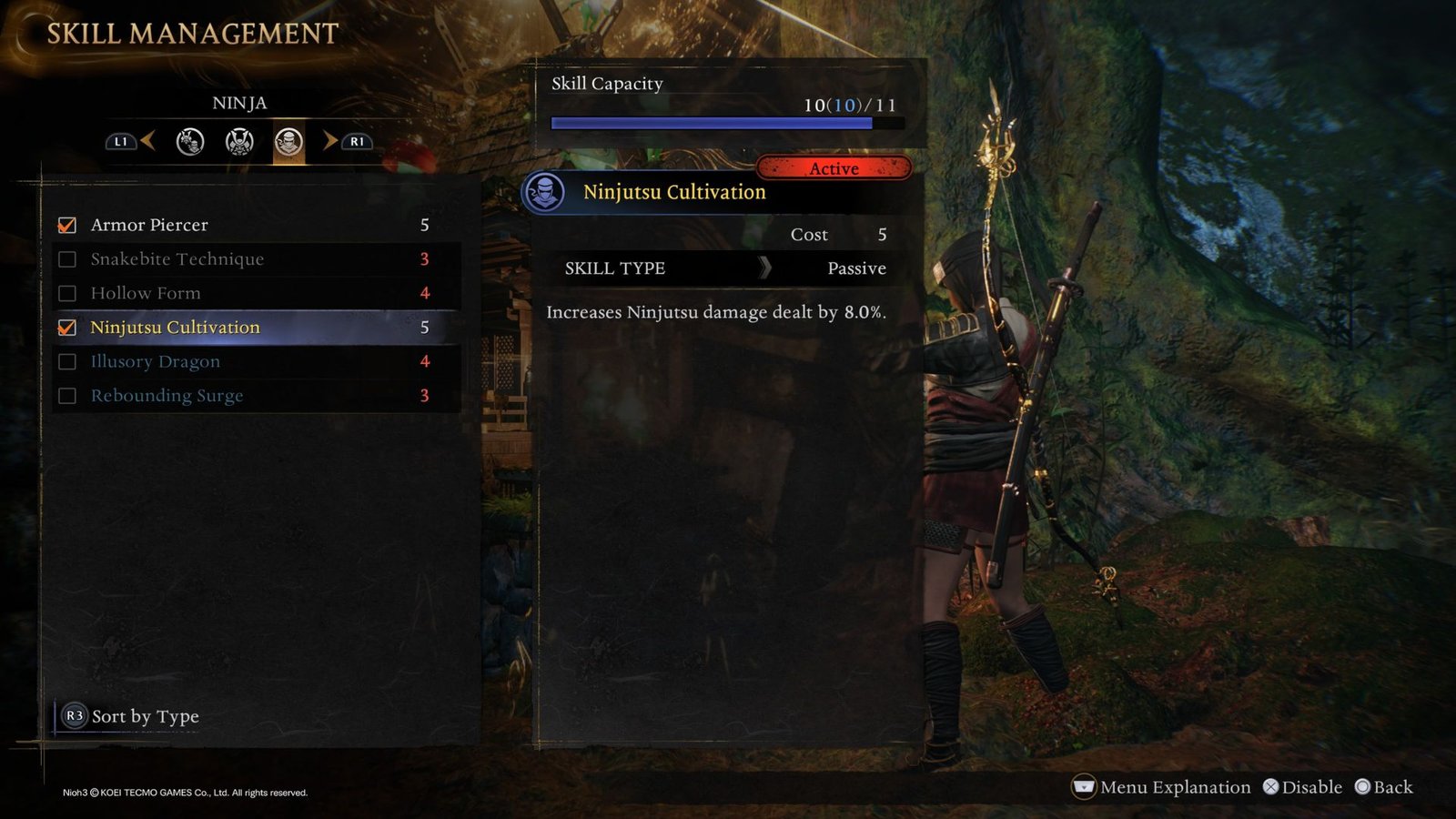1456x819 pixels.
Task: Select the samurai helmet category icon
Action: (x=239, y=141)
